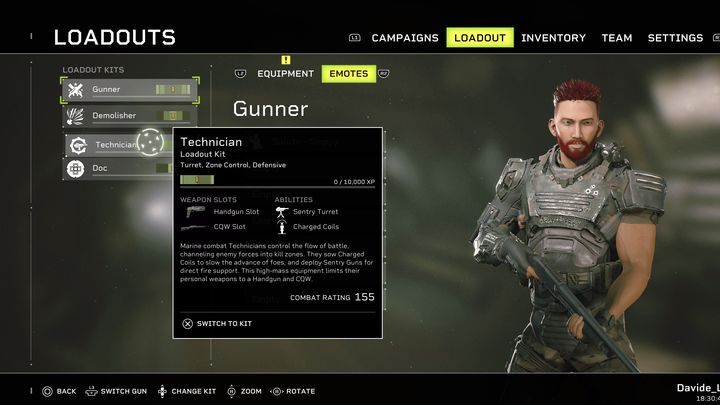
Task: Show the Equipment sub-tab
Action: pyautogui.click(x=285, y=74)
